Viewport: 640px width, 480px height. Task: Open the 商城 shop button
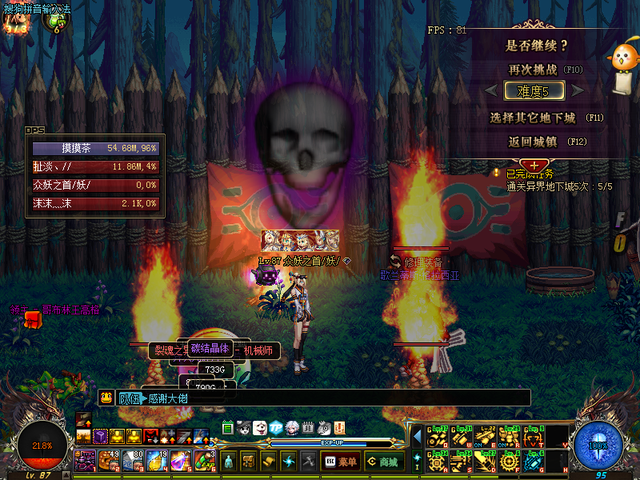(x=382, y=461)
